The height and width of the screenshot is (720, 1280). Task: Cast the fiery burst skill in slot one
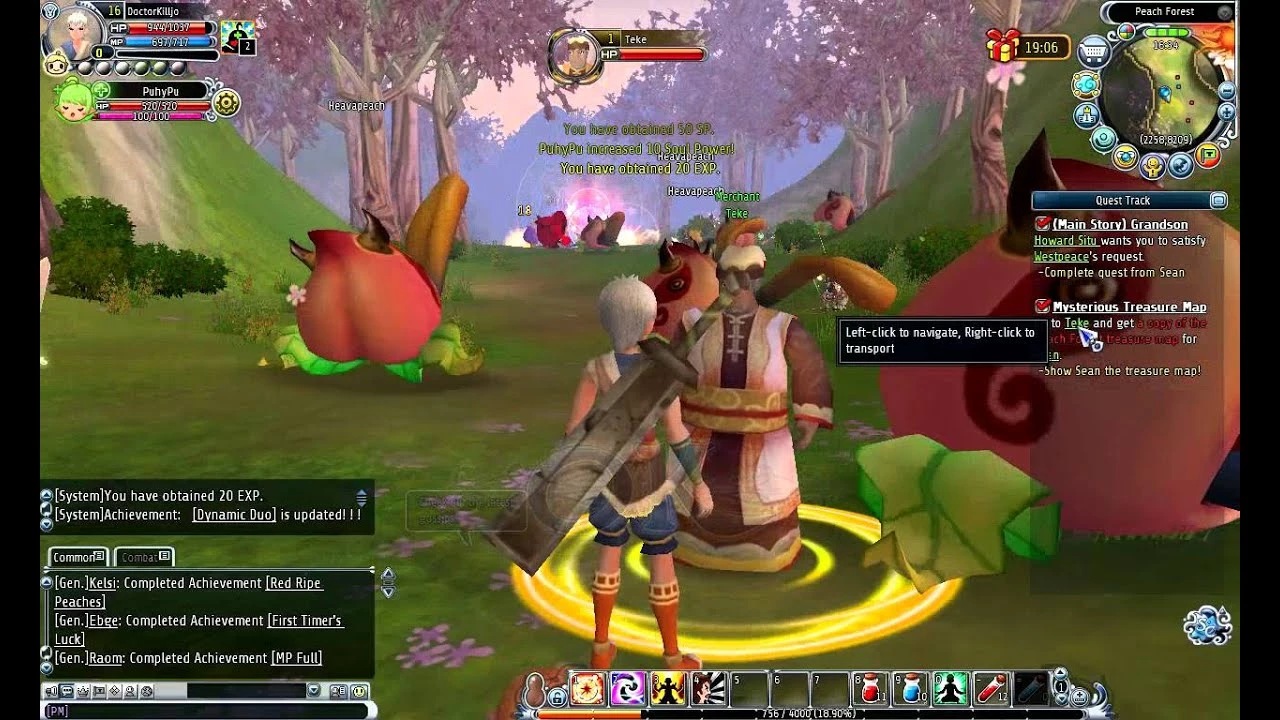[x=588, y=690]
